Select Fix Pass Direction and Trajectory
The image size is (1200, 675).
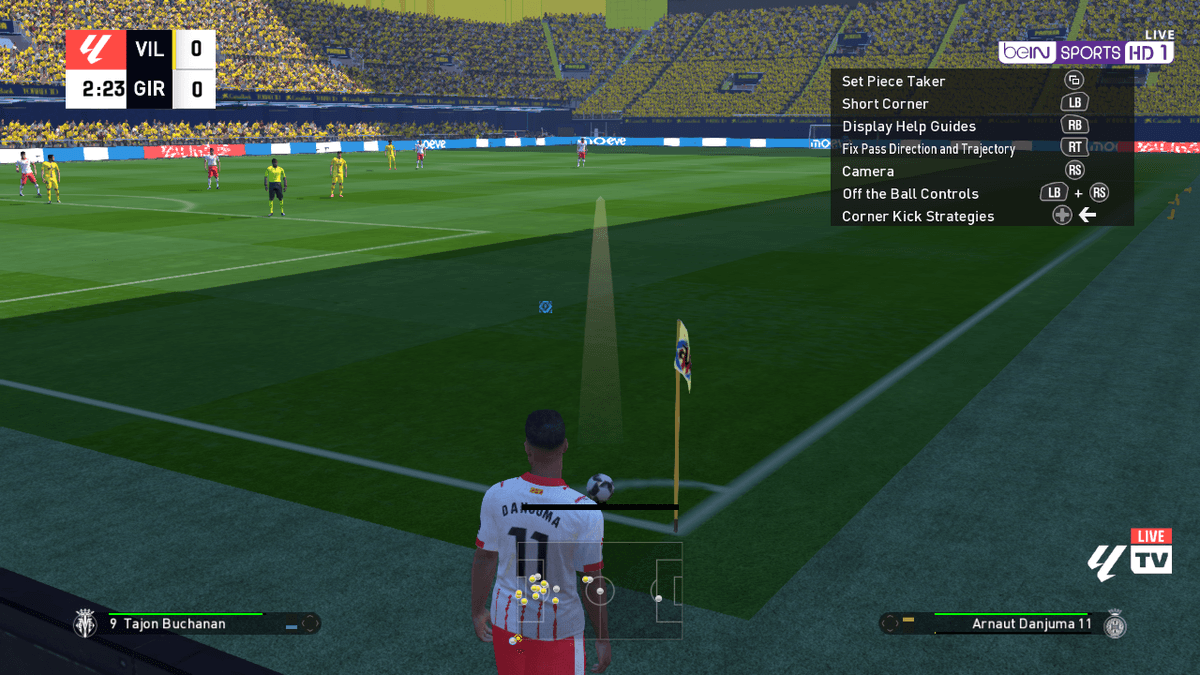tap(928, 149)
